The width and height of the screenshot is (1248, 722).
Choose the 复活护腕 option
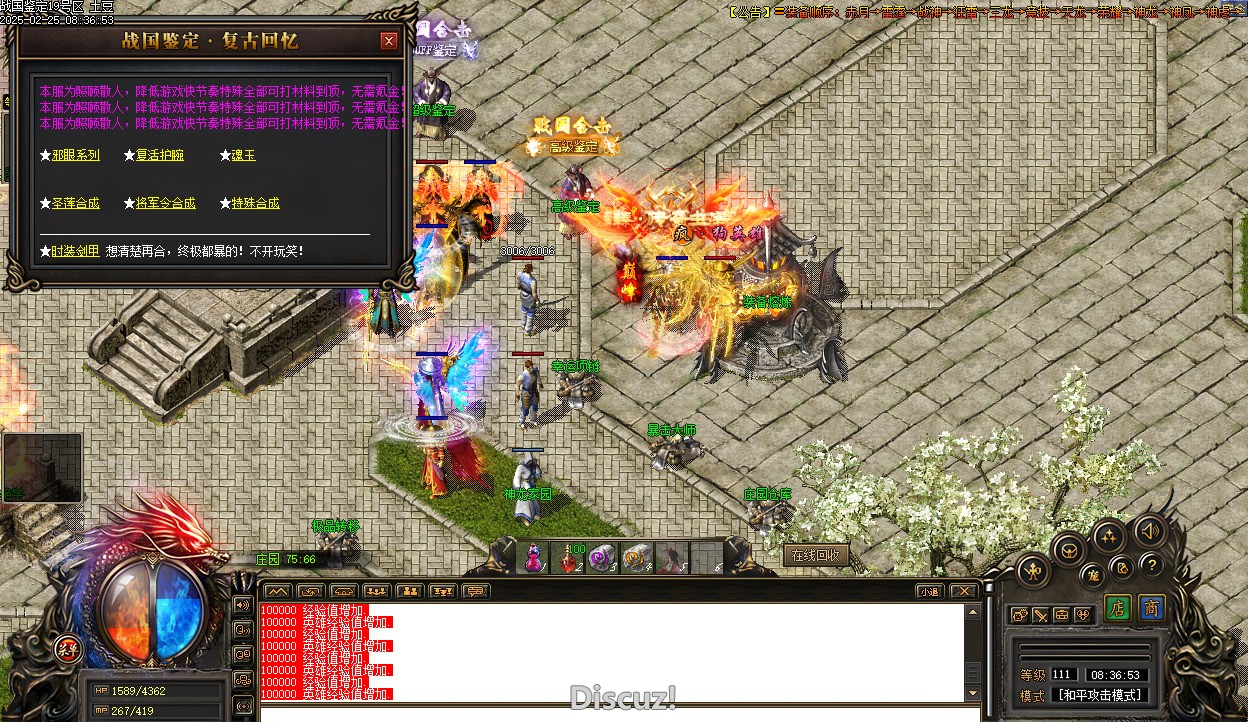(x=160, y=155)
